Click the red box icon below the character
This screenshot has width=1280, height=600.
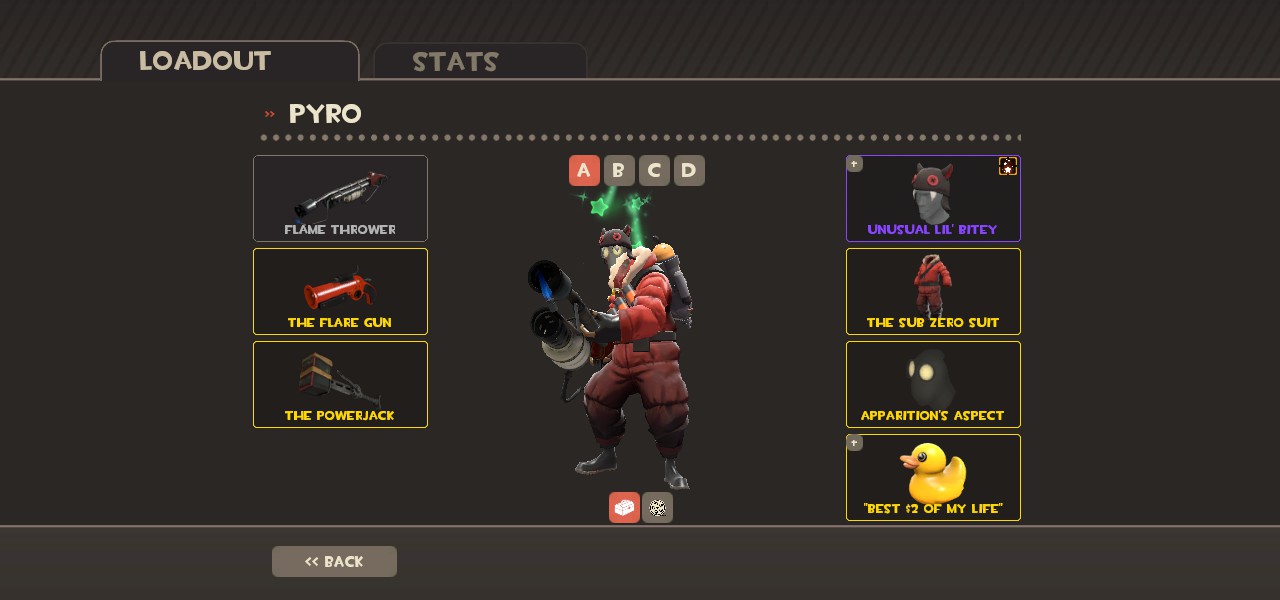click(624, 508)
